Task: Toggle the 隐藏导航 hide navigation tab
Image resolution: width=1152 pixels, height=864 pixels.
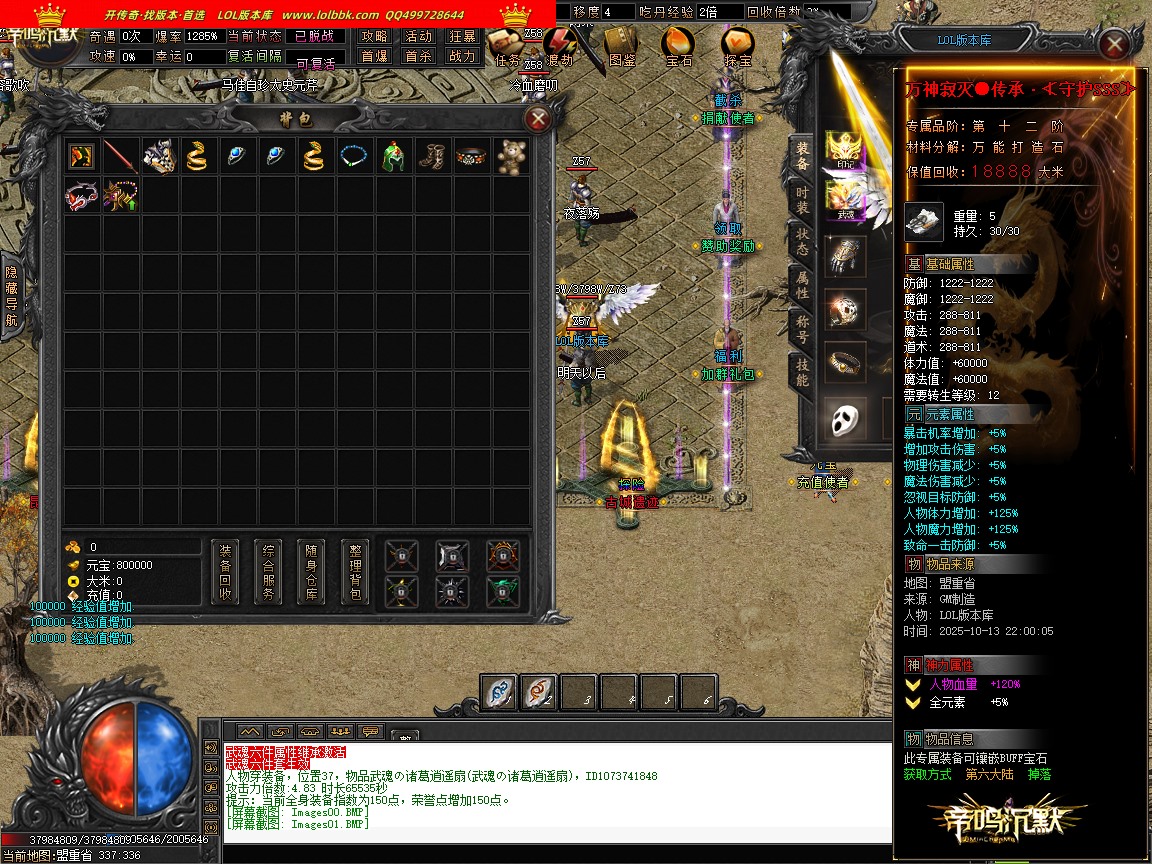Action: point(11,296)
